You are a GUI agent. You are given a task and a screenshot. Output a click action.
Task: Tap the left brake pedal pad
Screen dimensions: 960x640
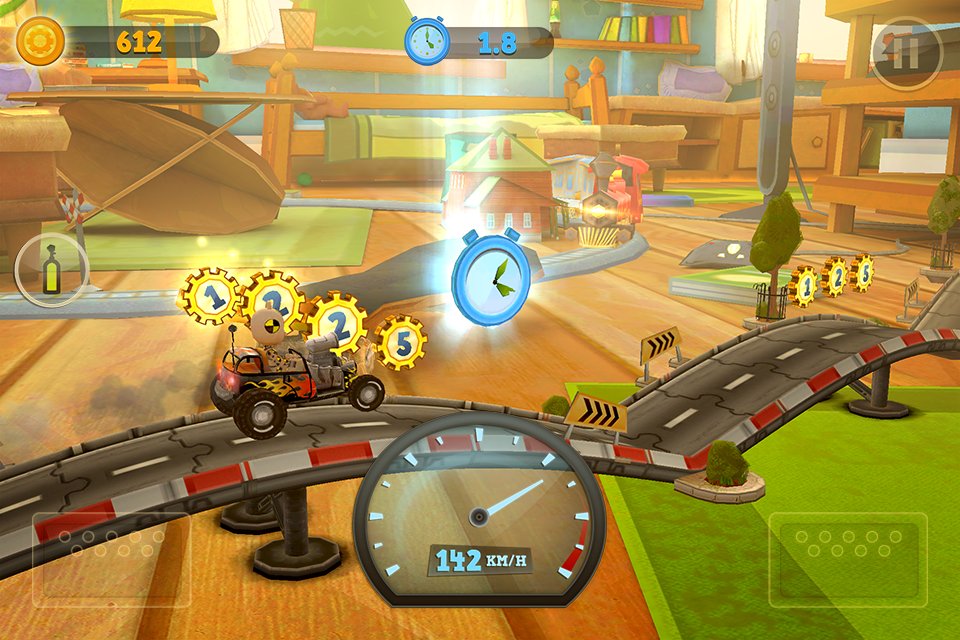(111, 559)
